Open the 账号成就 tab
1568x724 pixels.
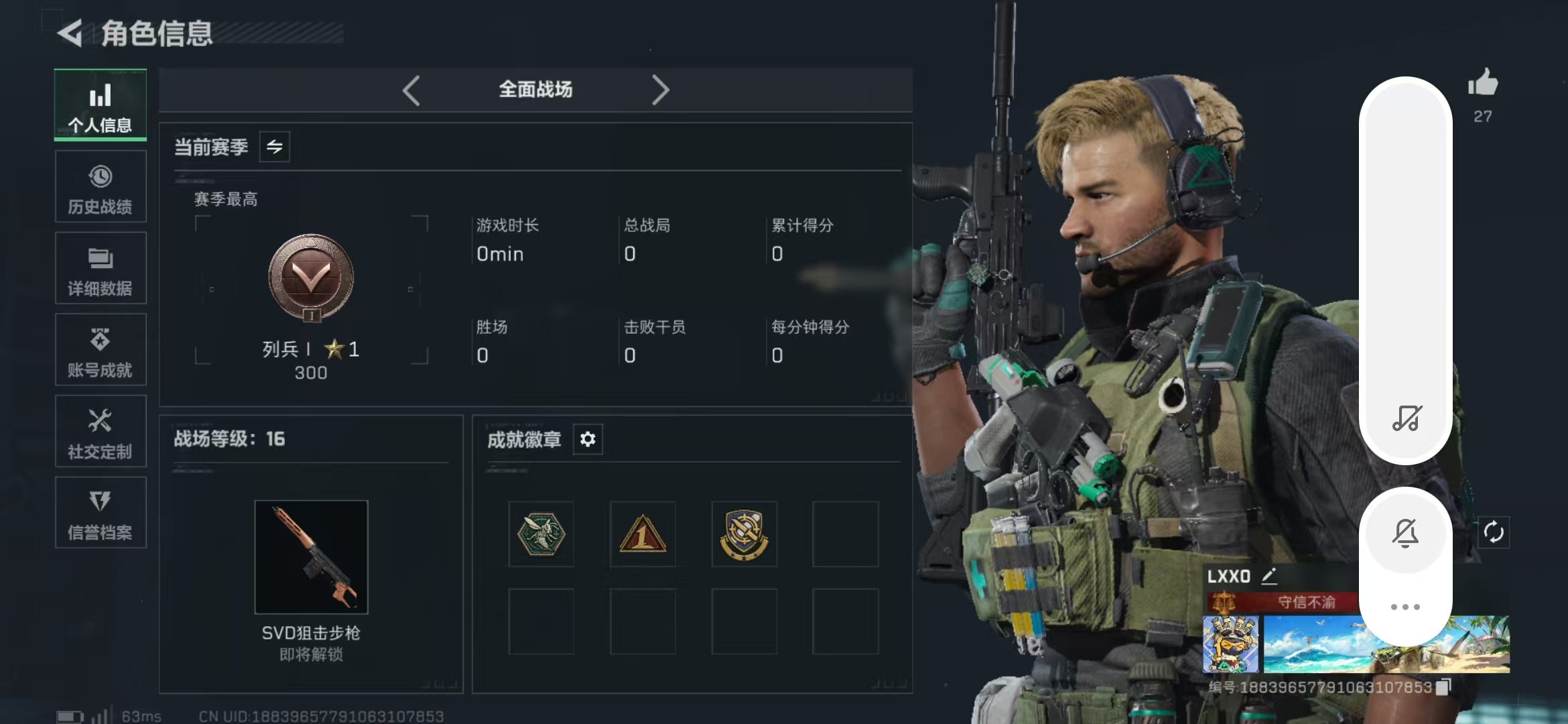[101, 351]
